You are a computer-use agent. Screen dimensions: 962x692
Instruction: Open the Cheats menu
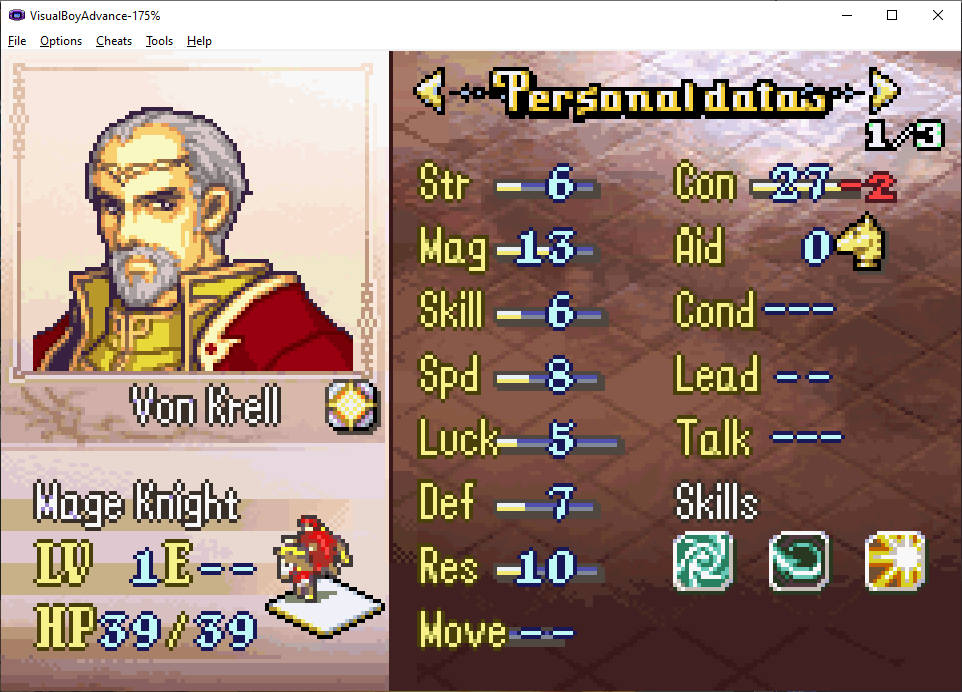(x=114, y=41)
